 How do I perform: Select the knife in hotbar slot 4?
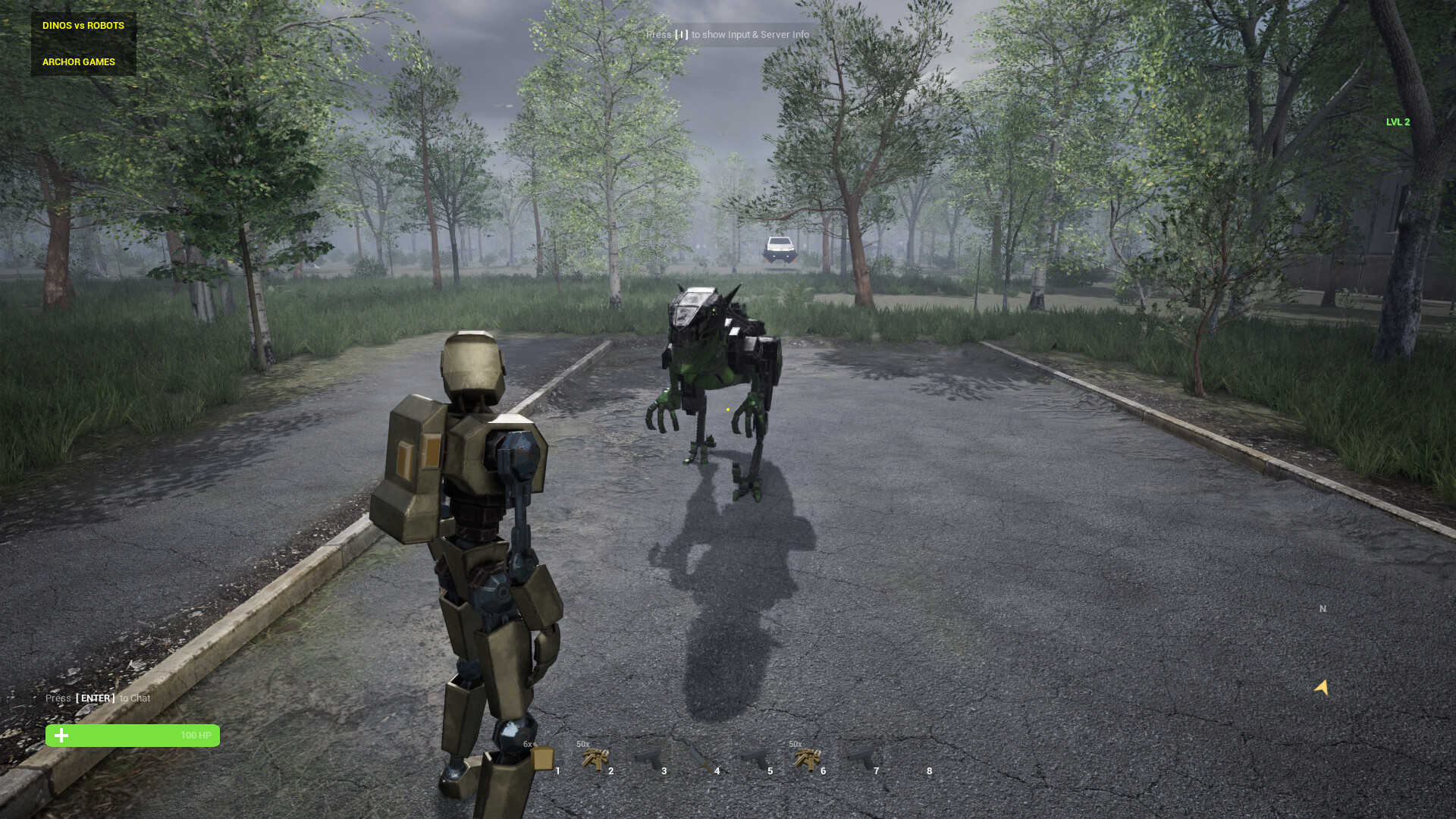pyautogui.click(x=701, y=758)
